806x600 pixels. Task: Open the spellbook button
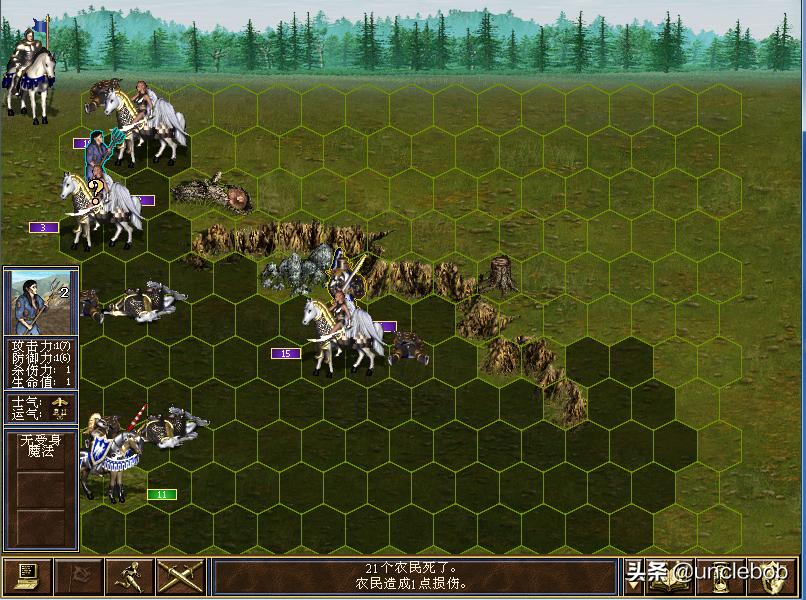tap(672, 577)
